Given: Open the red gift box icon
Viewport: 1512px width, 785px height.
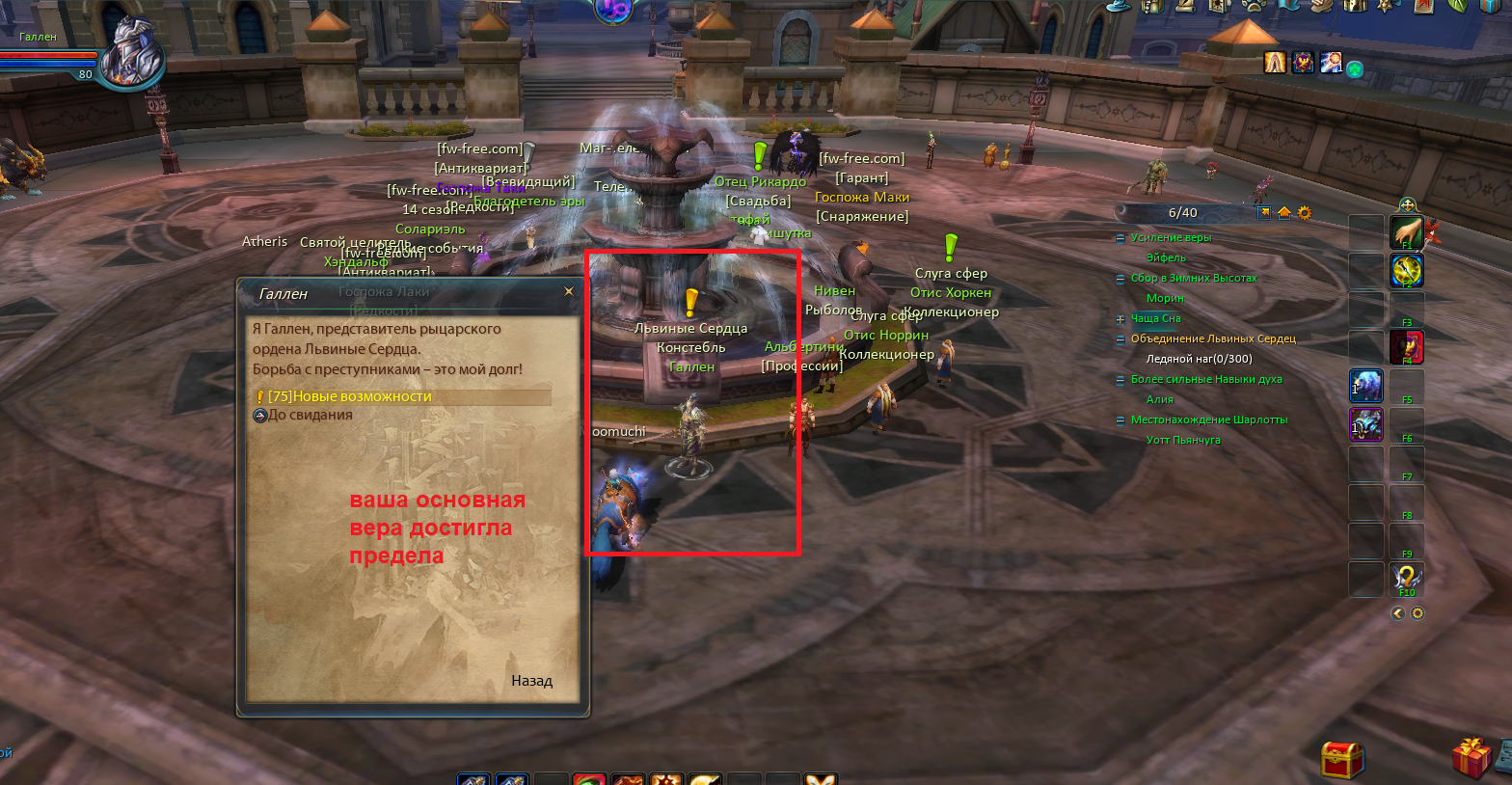Looking at the screenshot, I should [x=1471, y=758].
